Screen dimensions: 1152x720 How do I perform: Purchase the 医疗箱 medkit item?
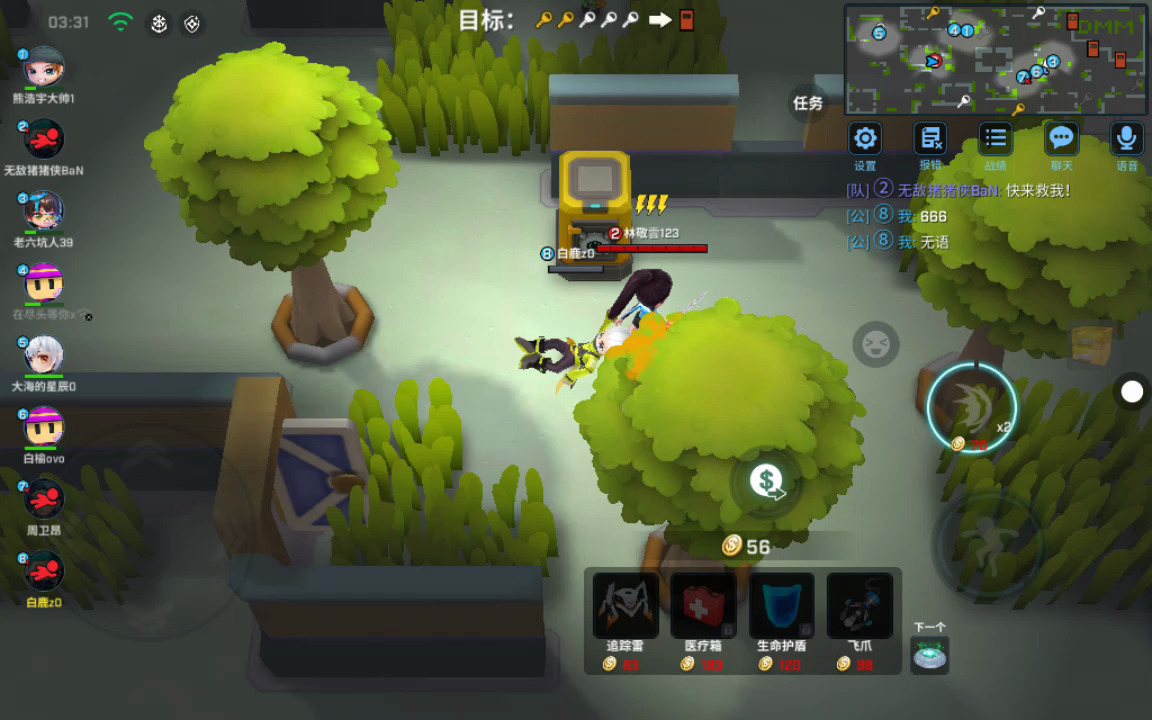[x=703, y=605]
